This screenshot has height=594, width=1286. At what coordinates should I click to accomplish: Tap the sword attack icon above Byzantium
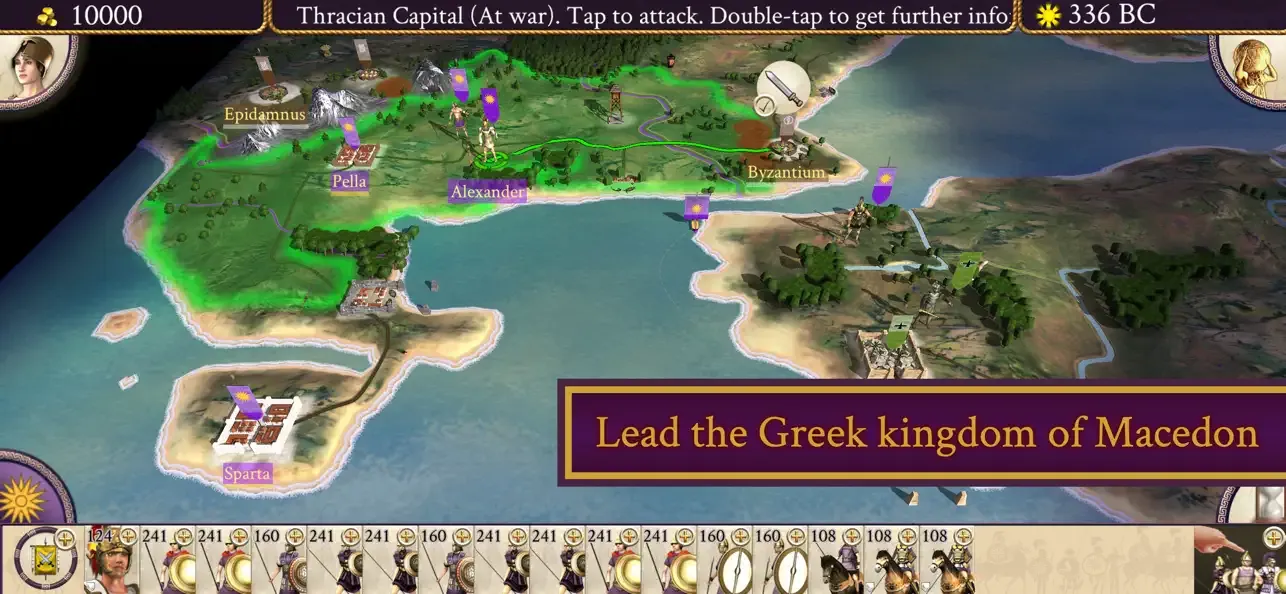(x=782, y=88)
